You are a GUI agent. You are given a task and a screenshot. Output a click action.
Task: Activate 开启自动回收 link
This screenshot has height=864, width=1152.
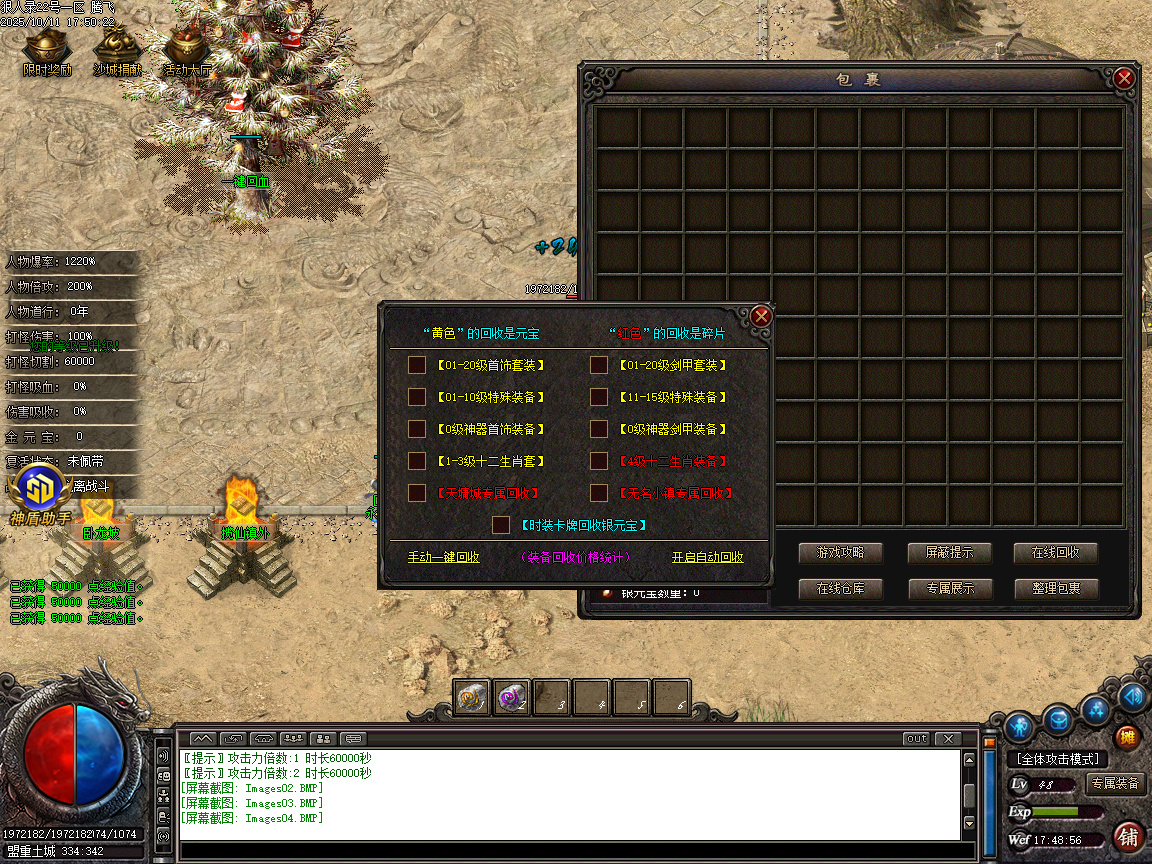click(707, 557)
